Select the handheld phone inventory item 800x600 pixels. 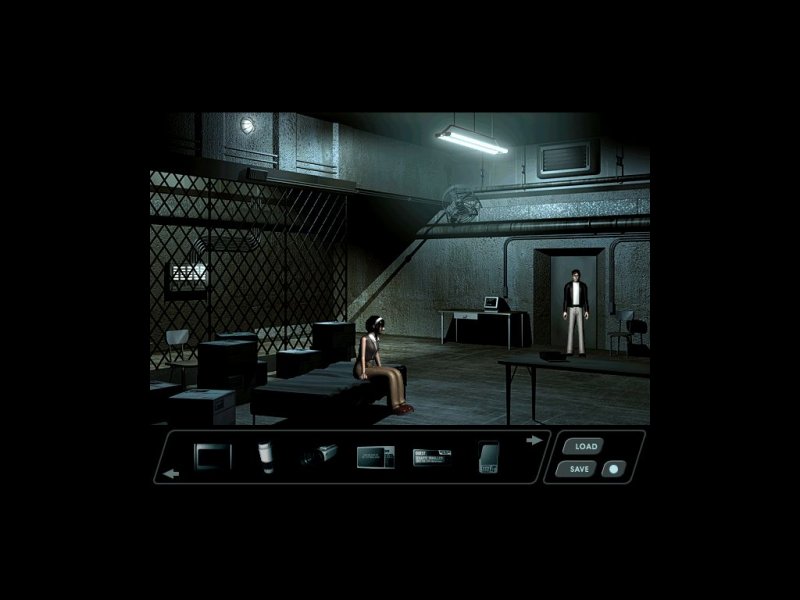[x=487, y=457]
